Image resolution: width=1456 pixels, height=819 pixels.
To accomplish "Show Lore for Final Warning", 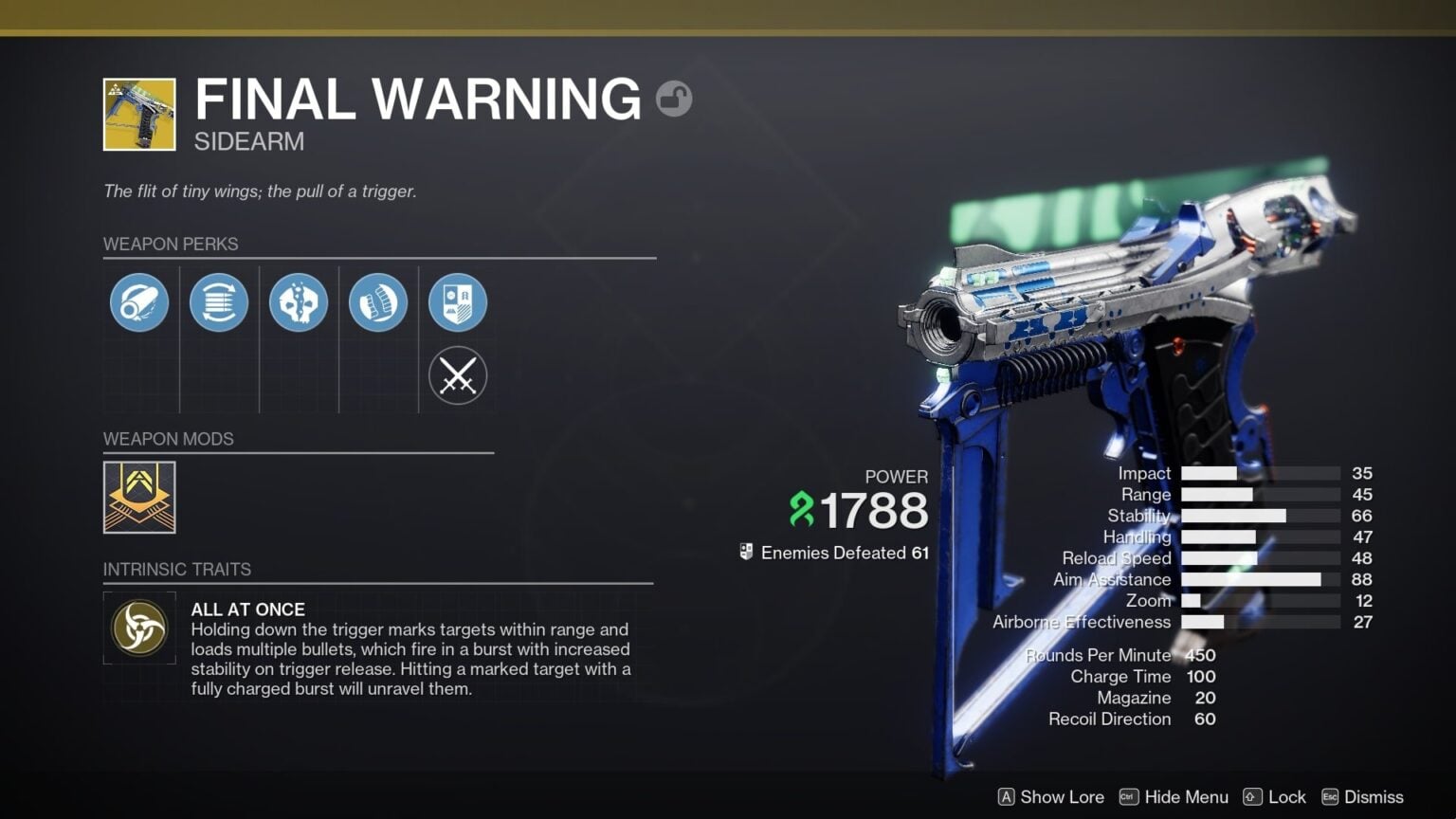I will 1048,797.
